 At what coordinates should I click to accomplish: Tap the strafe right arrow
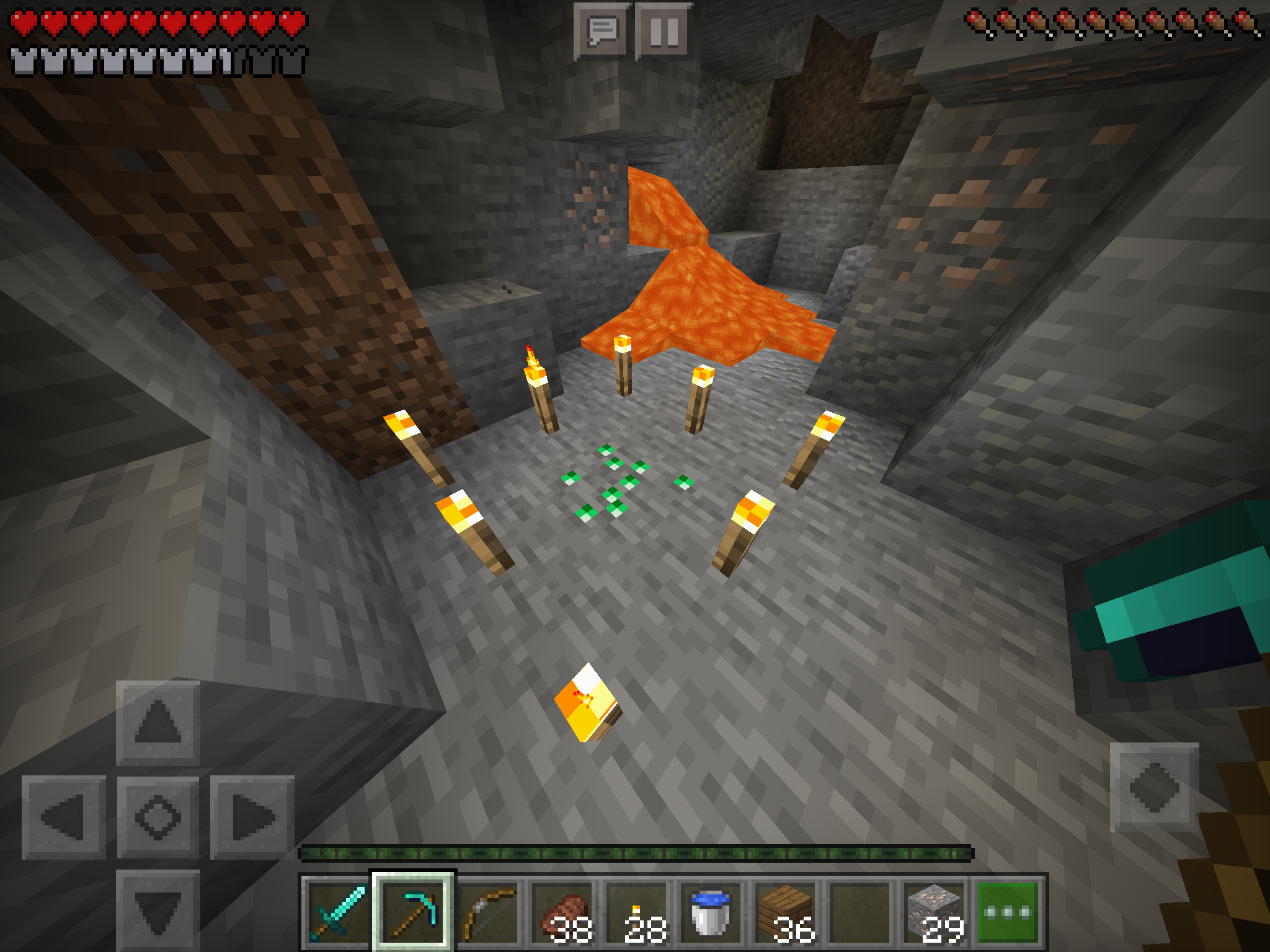pos(252,818)
